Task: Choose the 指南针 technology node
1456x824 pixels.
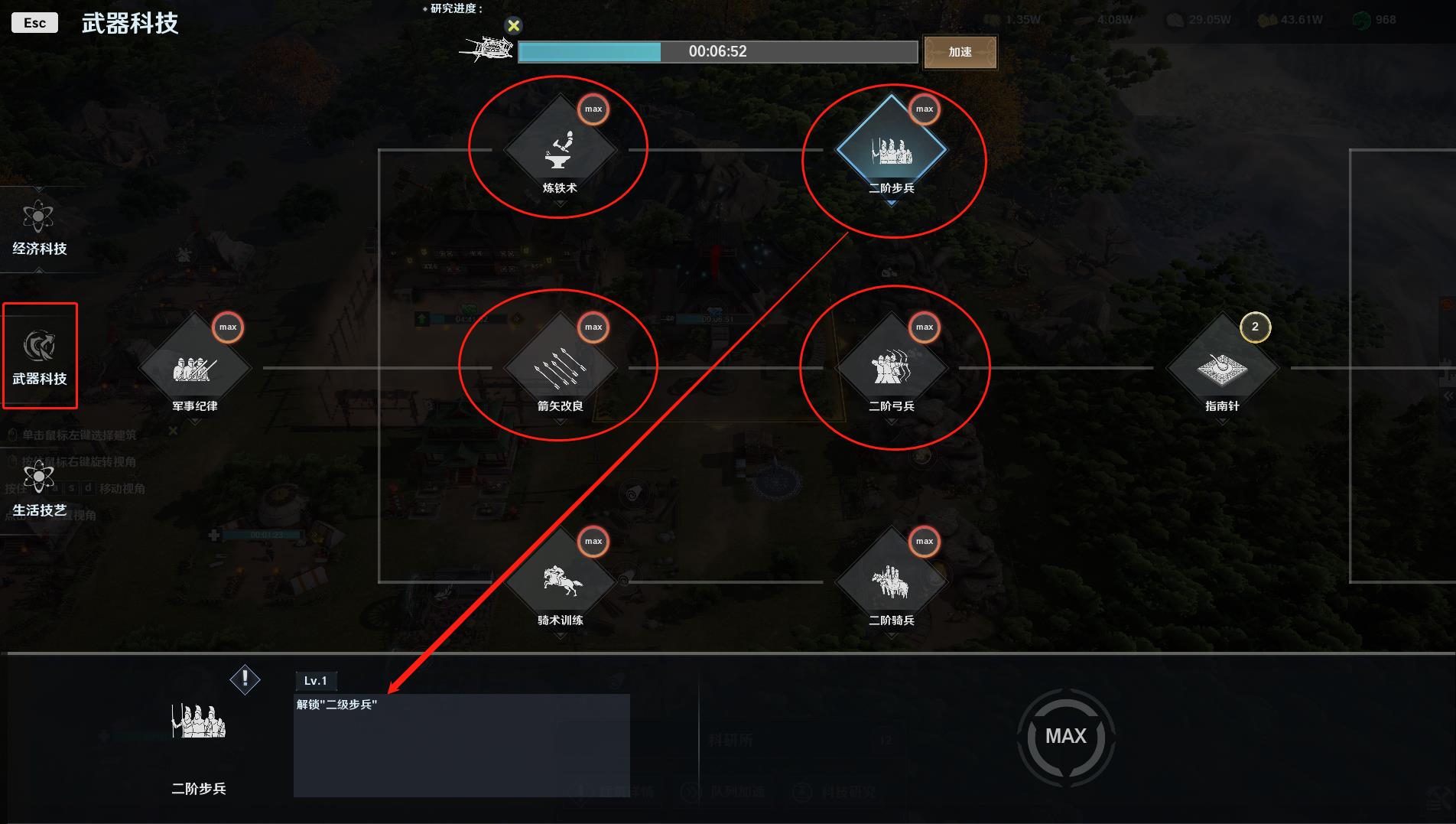Action: tap(1222, 368)
